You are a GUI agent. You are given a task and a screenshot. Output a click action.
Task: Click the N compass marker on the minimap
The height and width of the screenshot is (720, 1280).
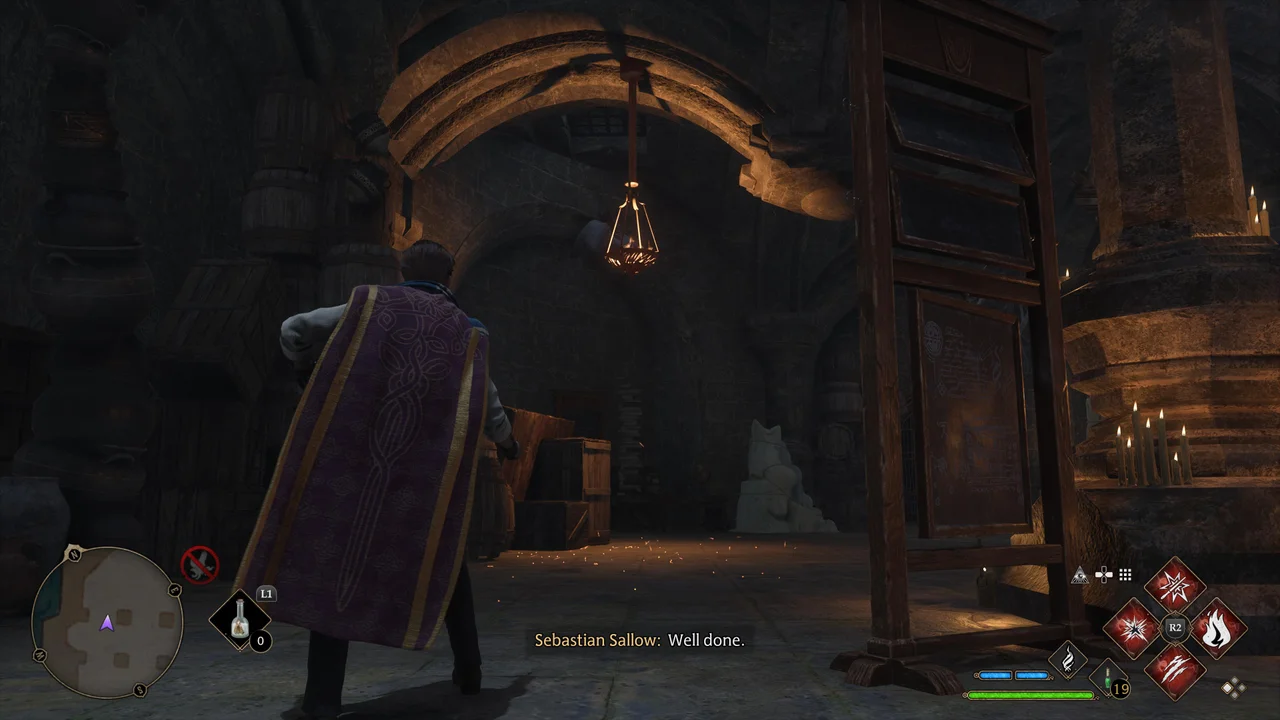[x=74, y=556]
